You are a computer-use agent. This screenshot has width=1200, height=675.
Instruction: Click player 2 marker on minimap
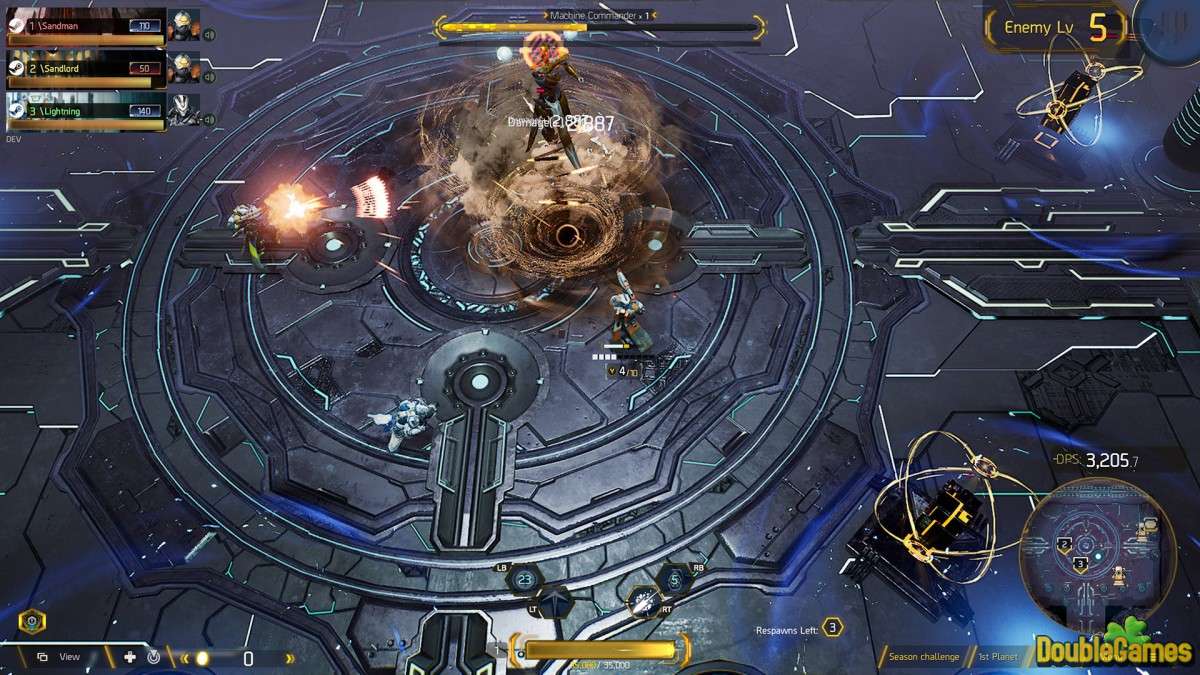coord(1065,544)
